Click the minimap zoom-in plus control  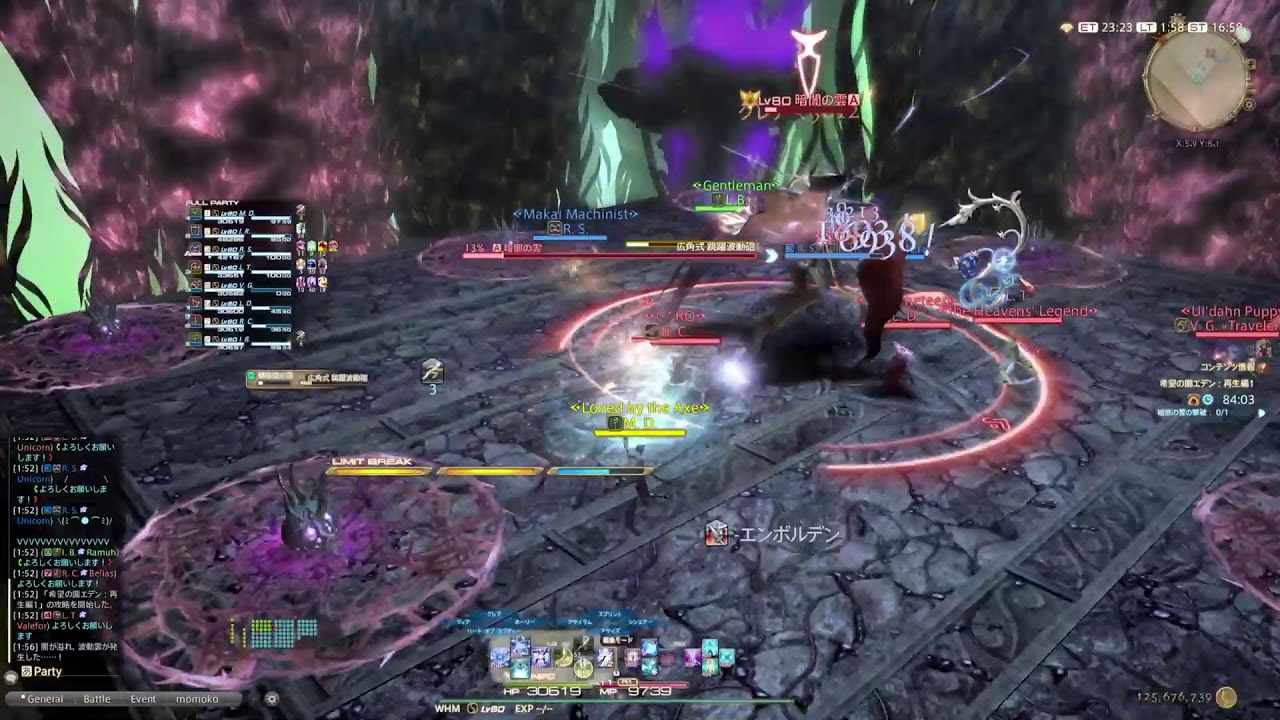click(x=1251, y=64)
